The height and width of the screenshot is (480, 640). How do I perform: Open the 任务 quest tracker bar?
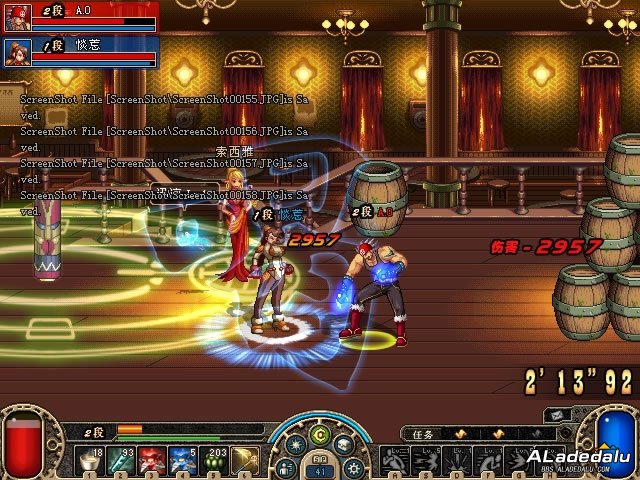click(x=468, y=434)
